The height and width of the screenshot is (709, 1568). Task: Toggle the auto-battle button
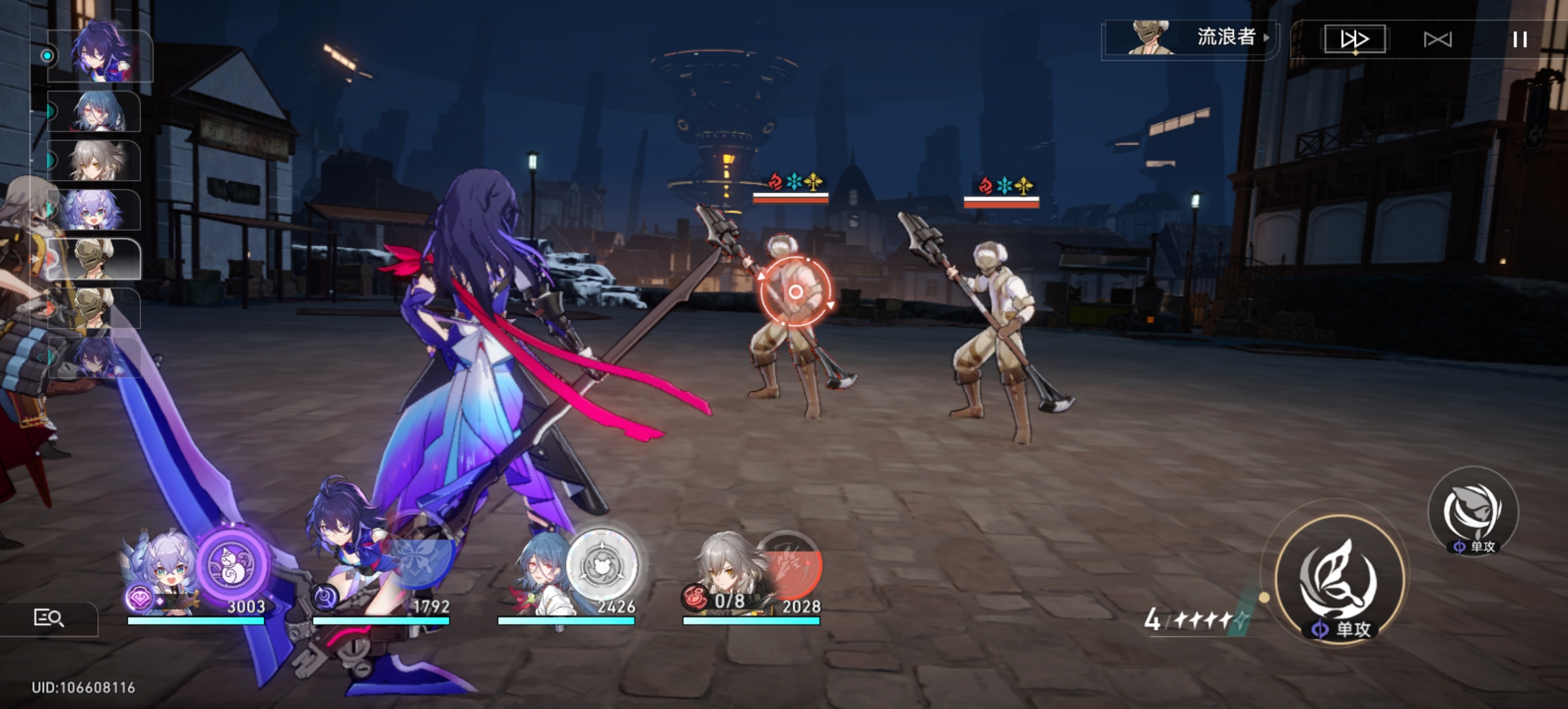click(x=1437, y=39)
